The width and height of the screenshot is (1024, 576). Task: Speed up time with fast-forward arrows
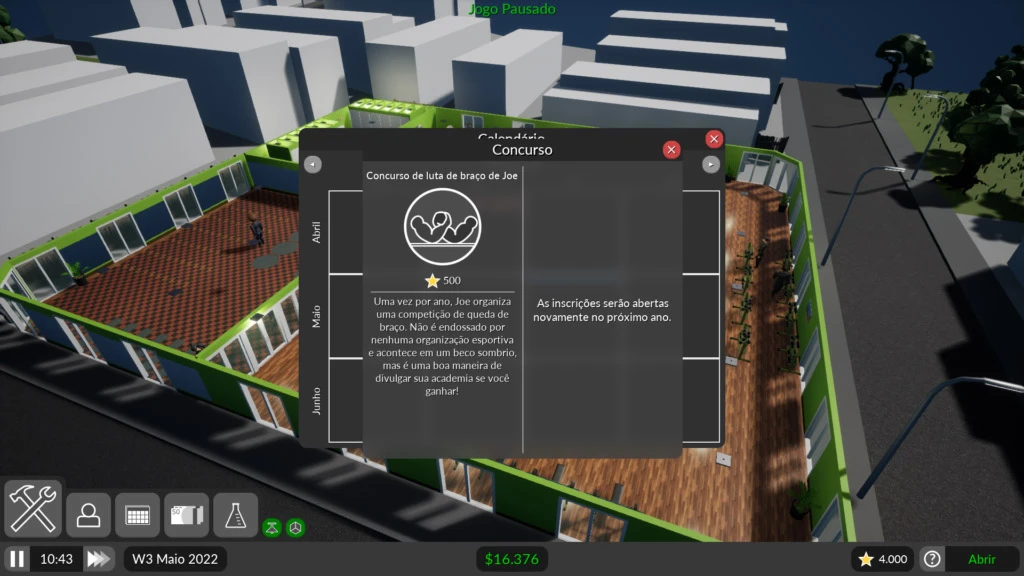click(x=99, y=559)
